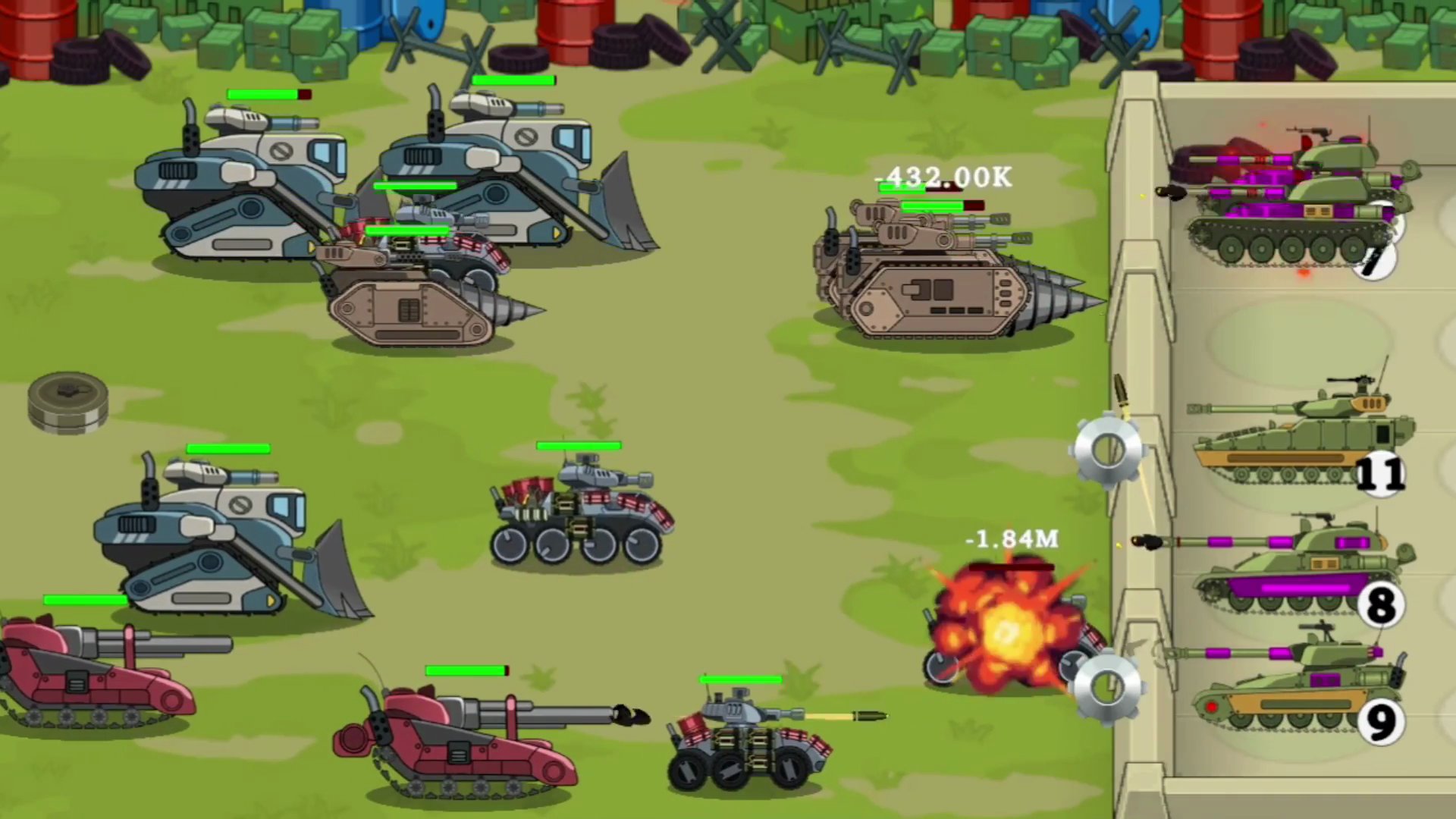Tap the gear-shaped projectile near the wall
Screen dimensions: 1456x819
1108,449
